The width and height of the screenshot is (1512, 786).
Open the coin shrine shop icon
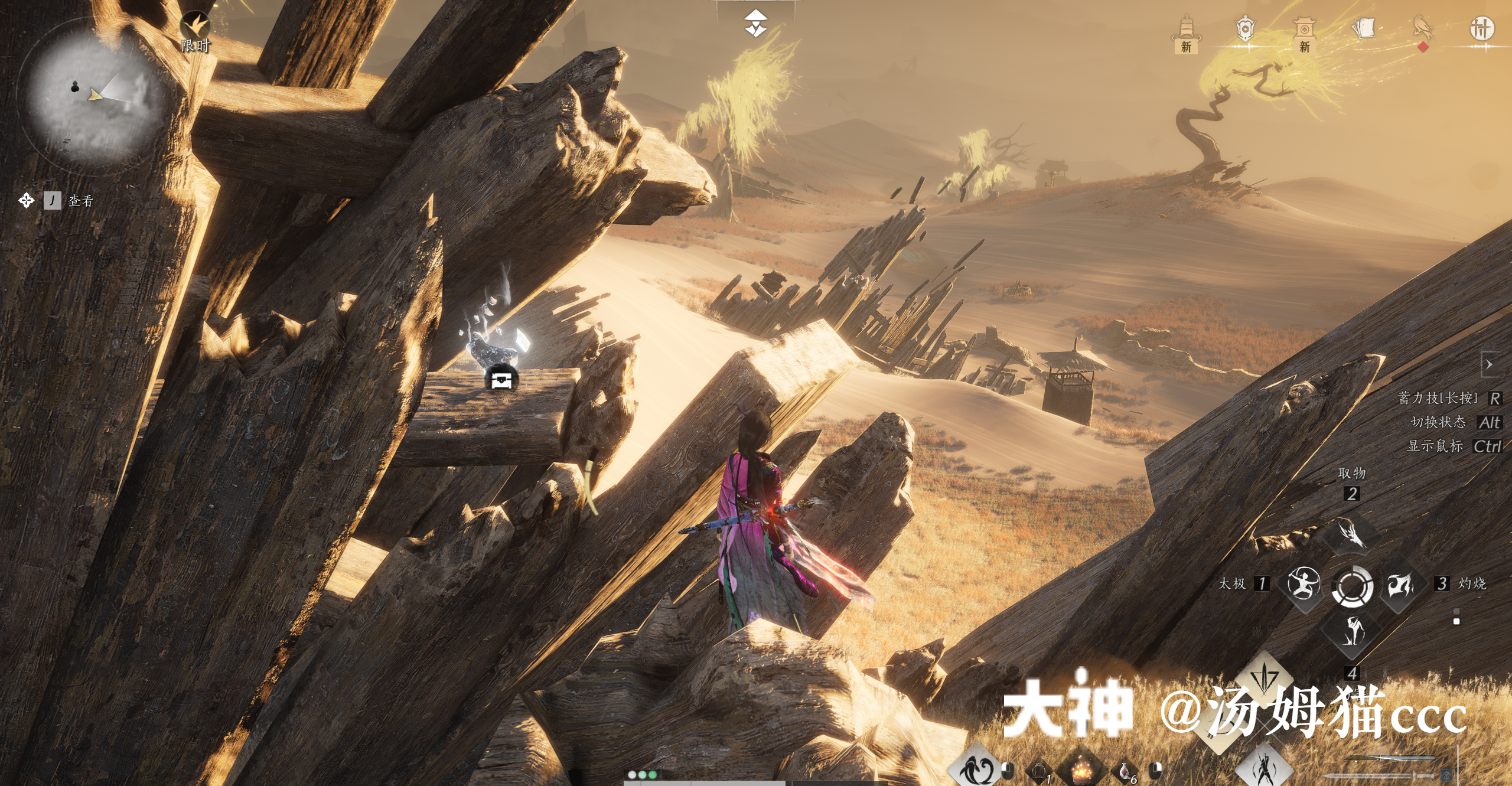coord(1304,32)
